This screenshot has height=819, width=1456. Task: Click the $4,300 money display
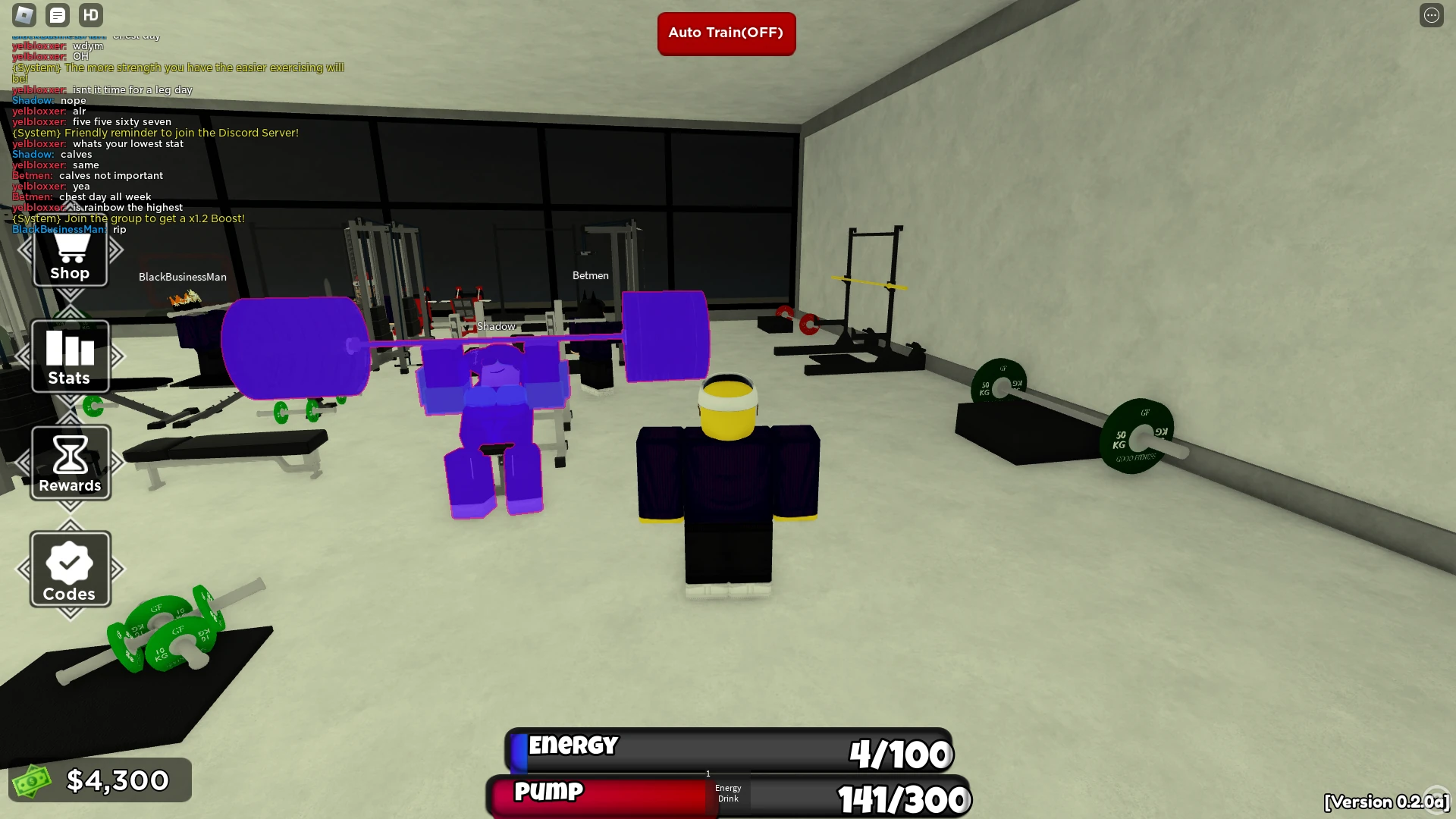click(x=100, y=780)
